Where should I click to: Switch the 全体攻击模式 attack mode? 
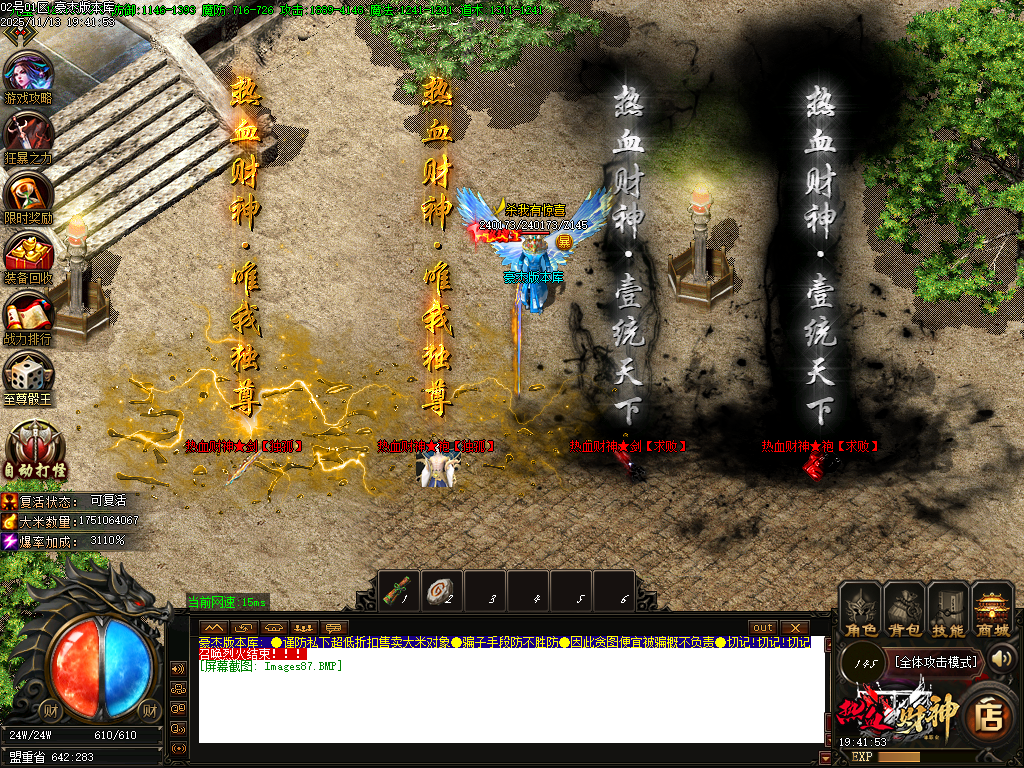pyautogui.click(x=936, y=662)
